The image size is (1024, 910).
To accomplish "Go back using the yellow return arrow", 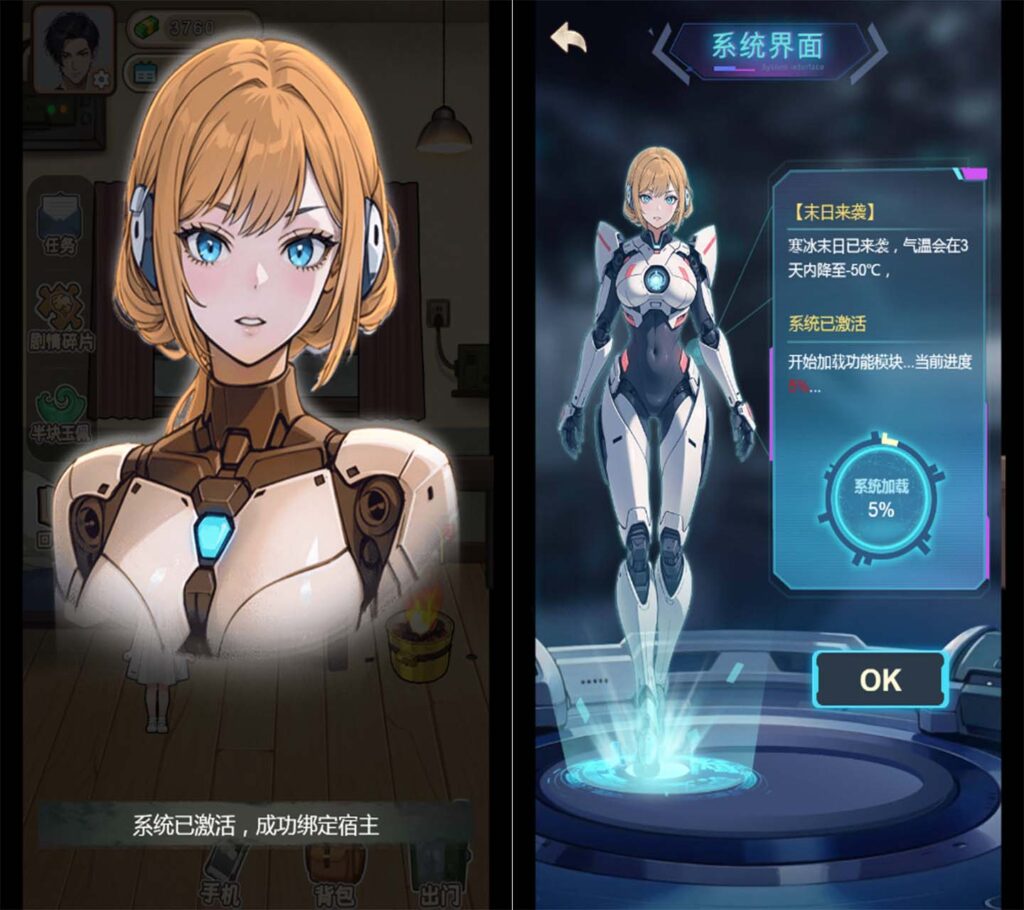I will [x=569, y=40].
